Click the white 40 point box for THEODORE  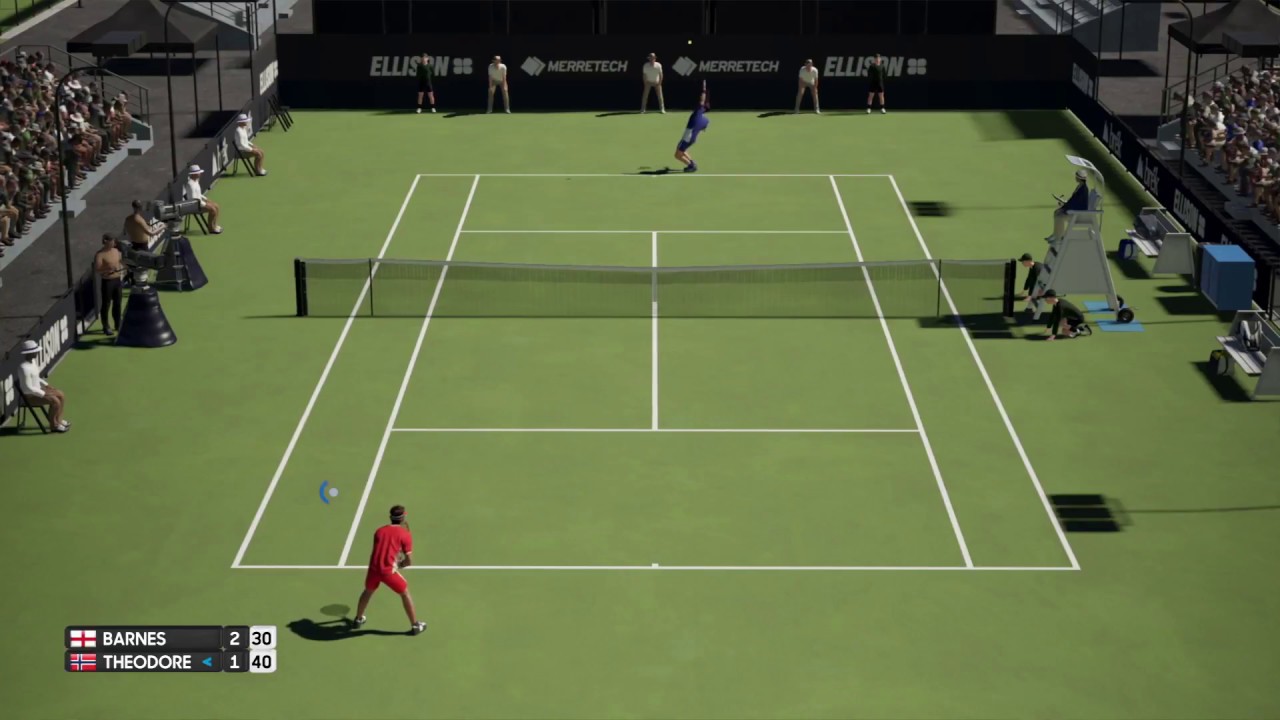[261, 662]
